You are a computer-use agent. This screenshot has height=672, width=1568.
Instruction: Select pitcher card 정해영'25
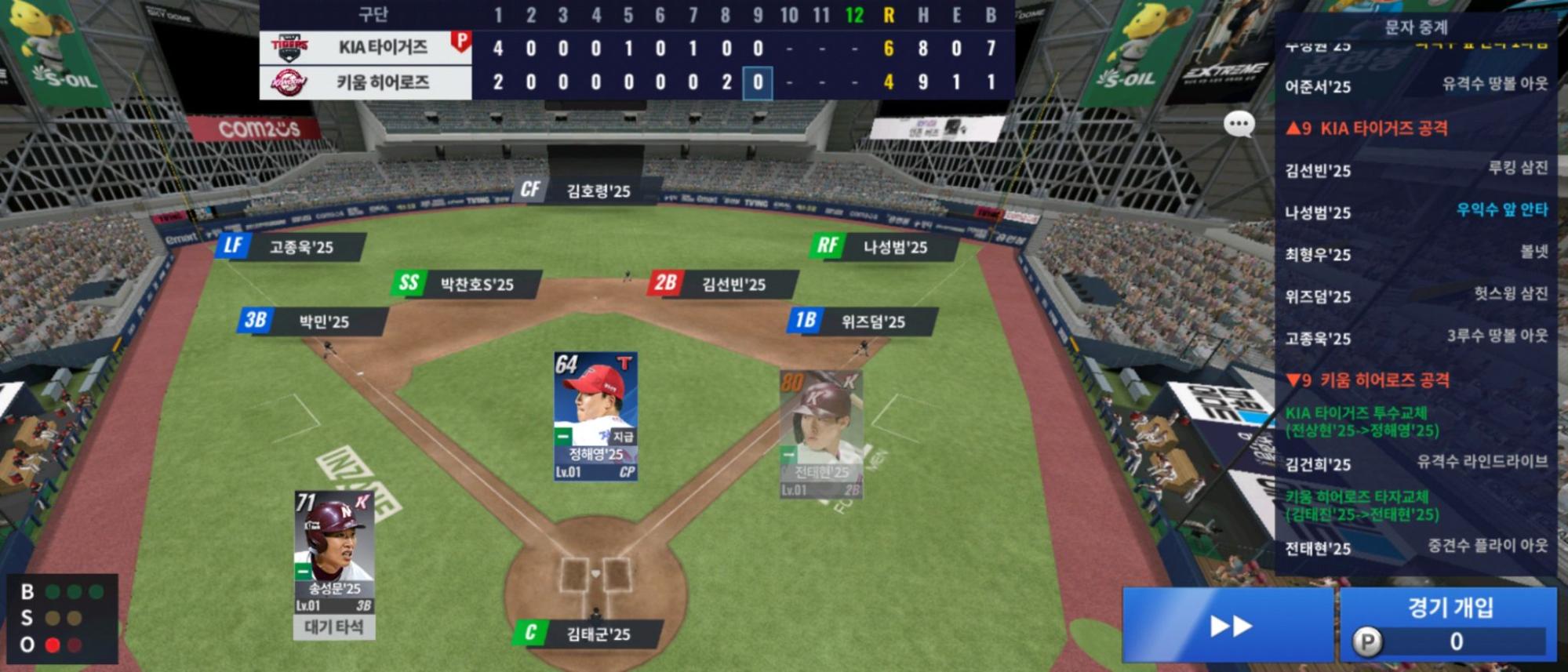coord(595,416)
